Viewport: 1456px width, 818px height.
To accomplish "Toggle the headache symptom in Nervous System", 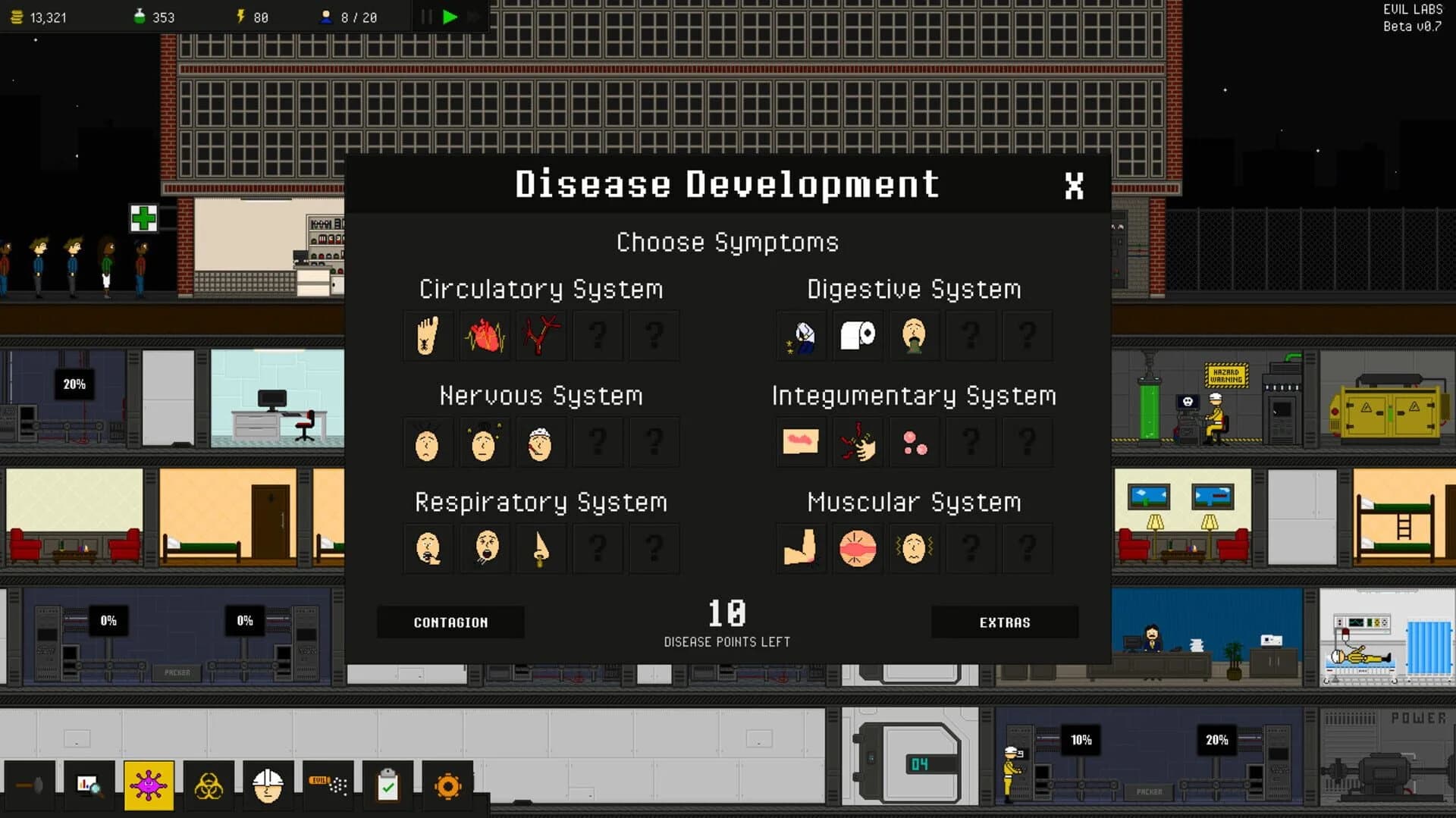I will click(428, 442).
